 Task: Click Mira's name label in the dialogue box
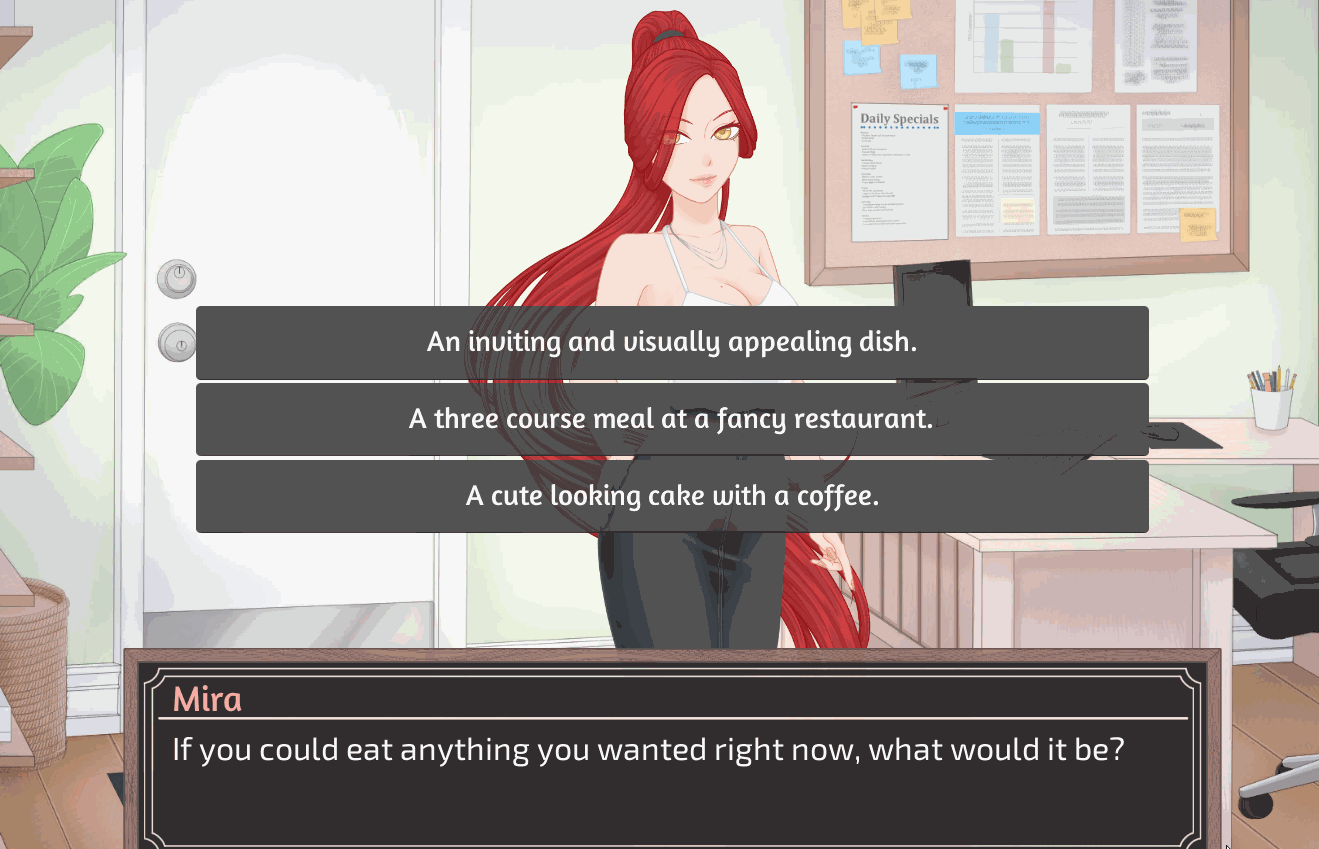(x=209, y=700)
